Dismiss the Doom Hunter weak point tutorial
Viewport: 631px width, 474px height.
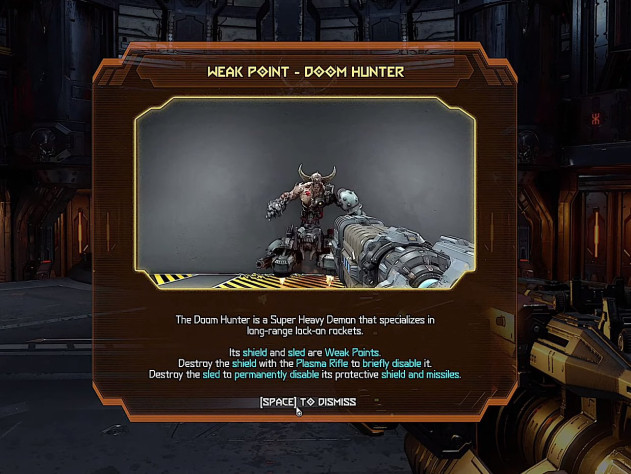click(x=307, y=402)
